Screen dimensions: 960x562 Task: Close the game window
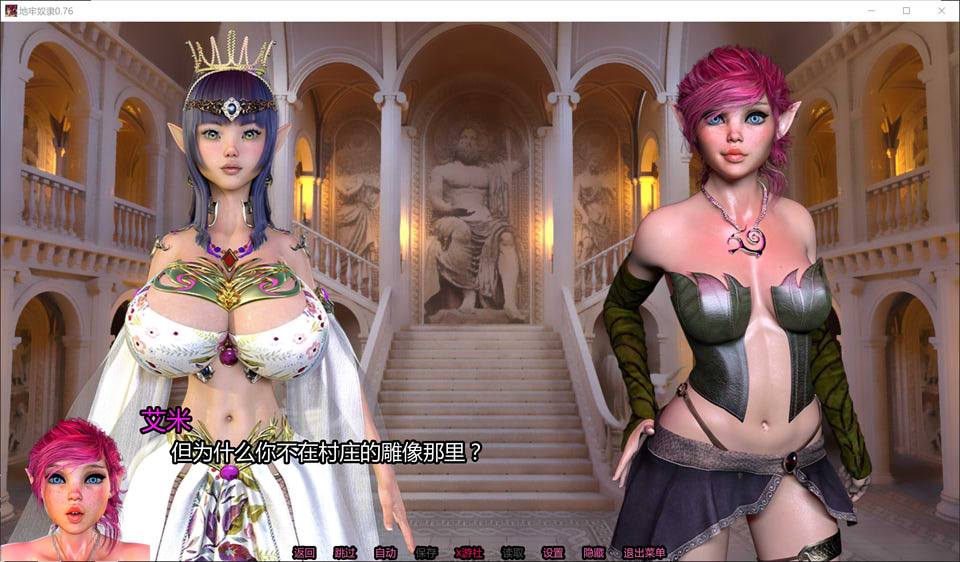coord(940,10)
